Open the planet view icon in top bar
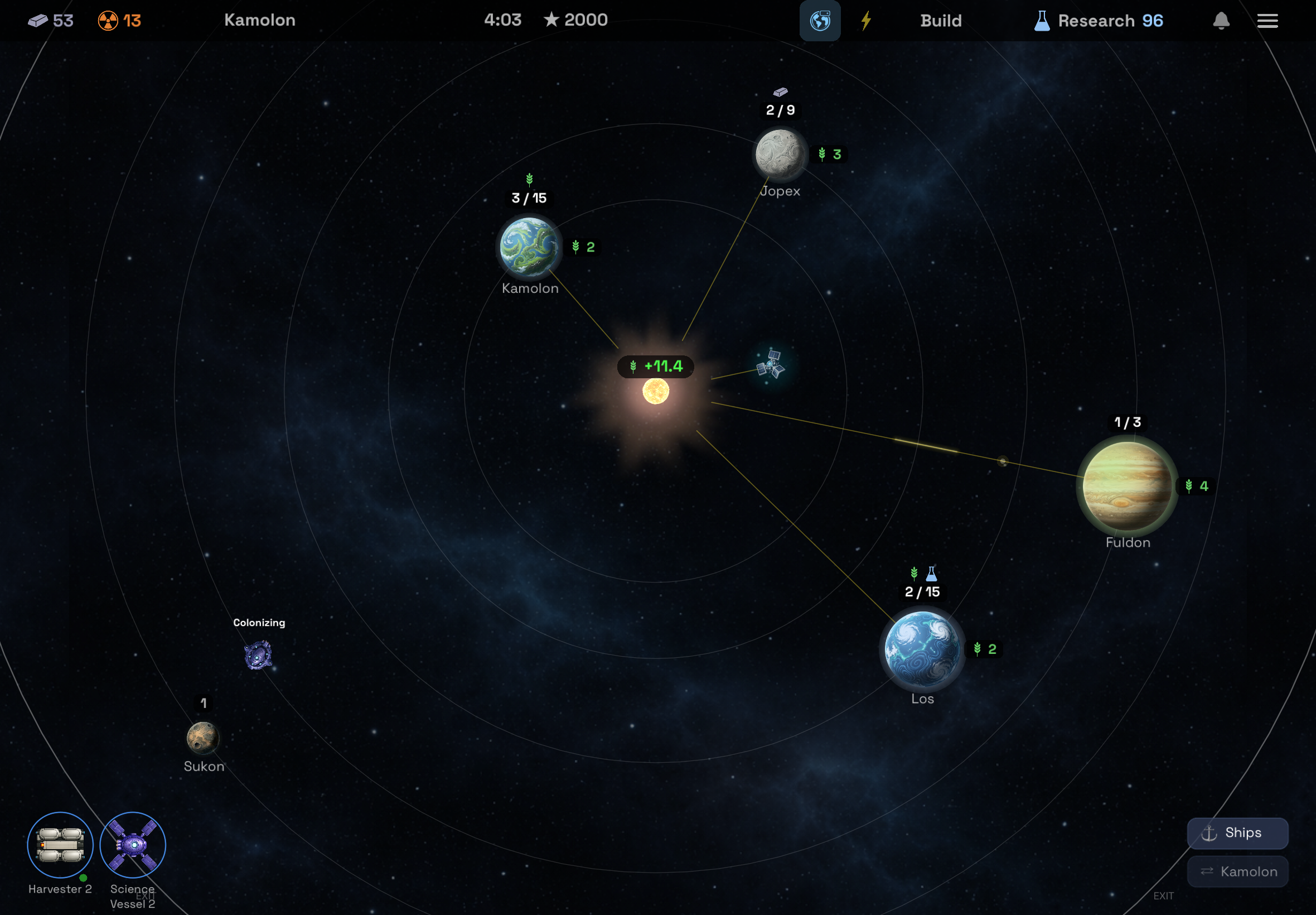The width and height of the screenshot is (1316, 915). [820, 21]
